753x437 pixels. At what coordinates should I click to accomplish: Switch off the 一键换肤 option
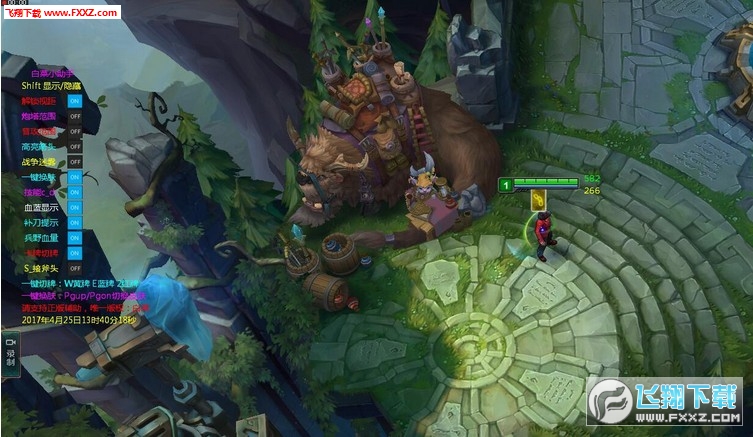(x=75, y=177)
